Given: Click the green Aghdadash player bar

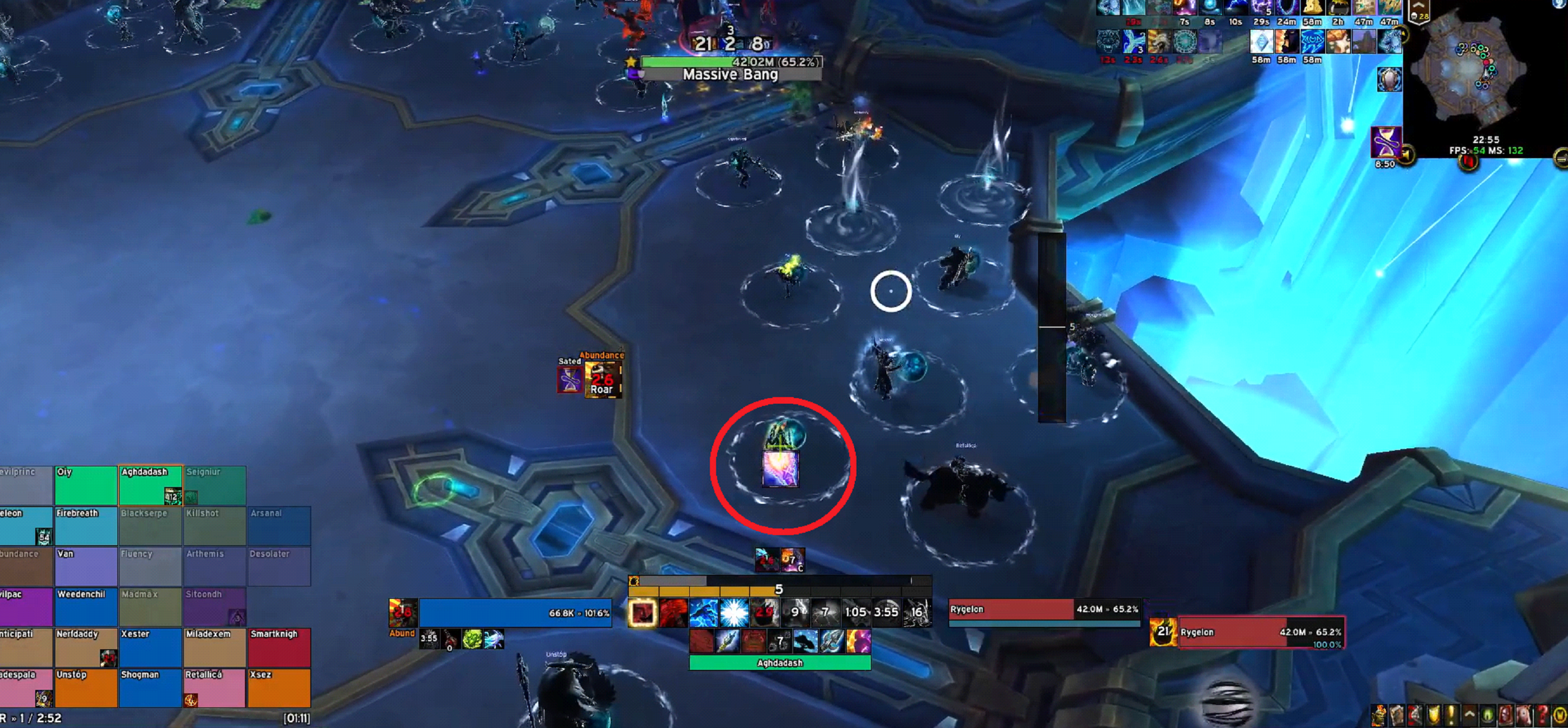Looking at the screenshot, I should (x=780, y=663).
